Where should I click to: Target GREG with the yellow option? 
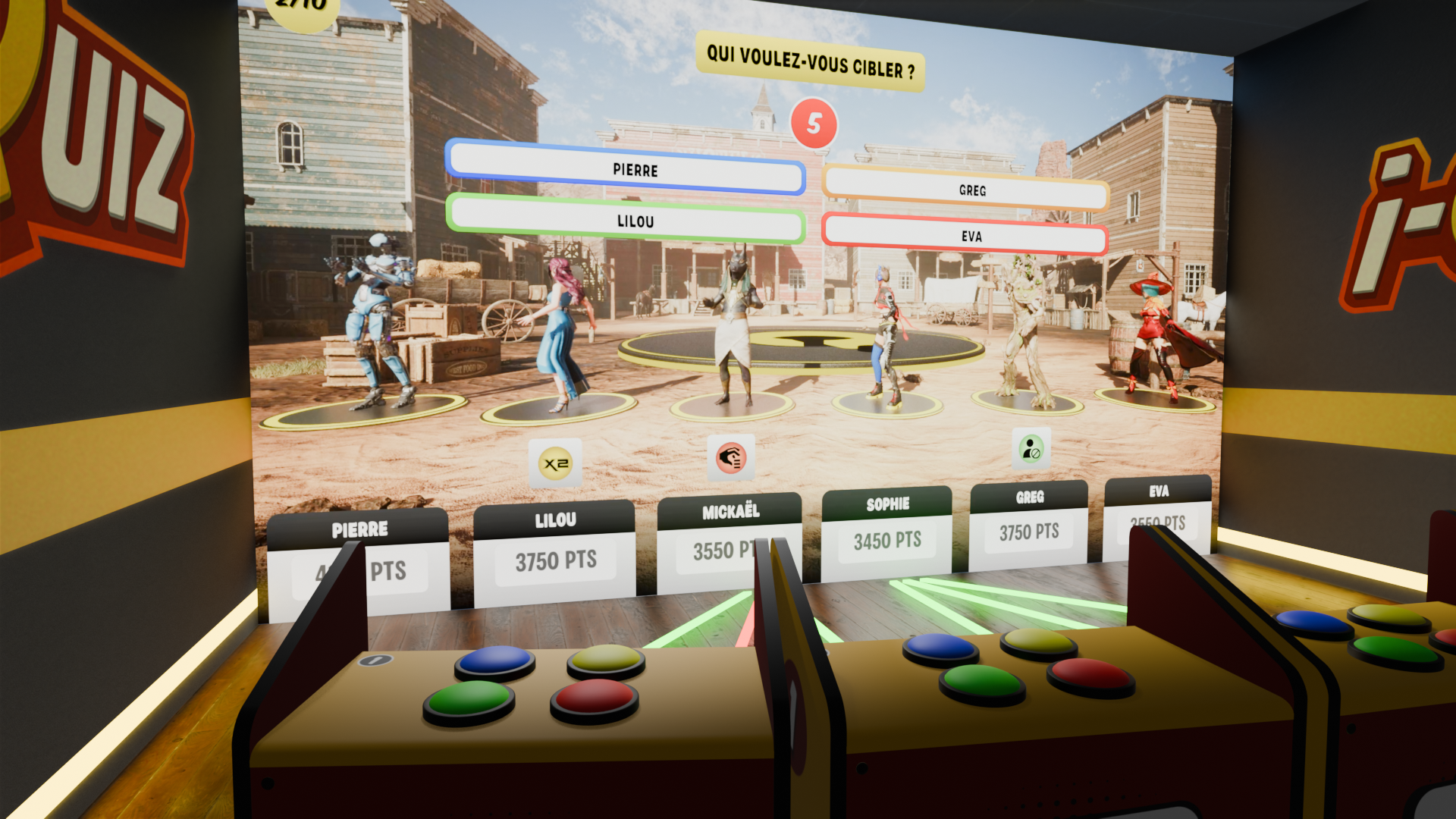[965, 189]
